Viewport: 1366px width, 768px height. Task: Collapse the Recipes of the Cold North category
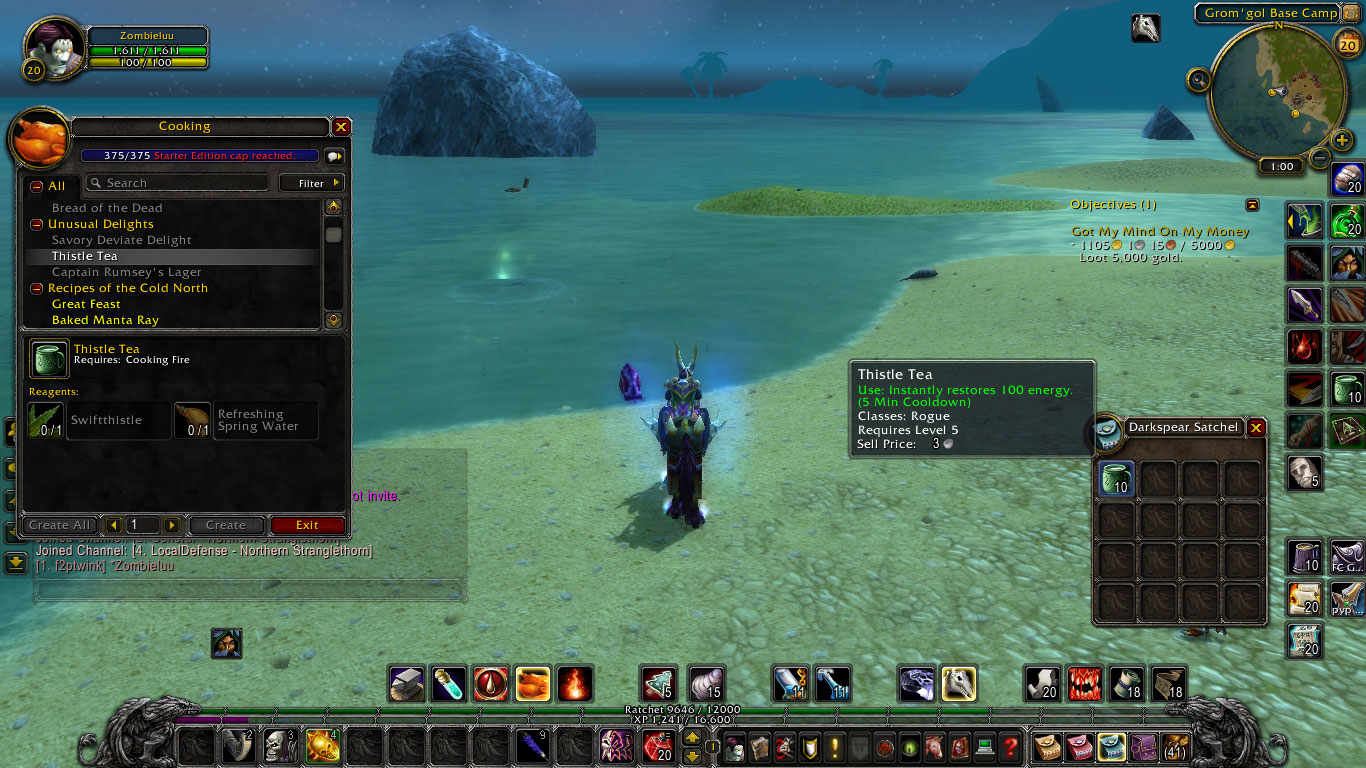[x=36, y=288]
